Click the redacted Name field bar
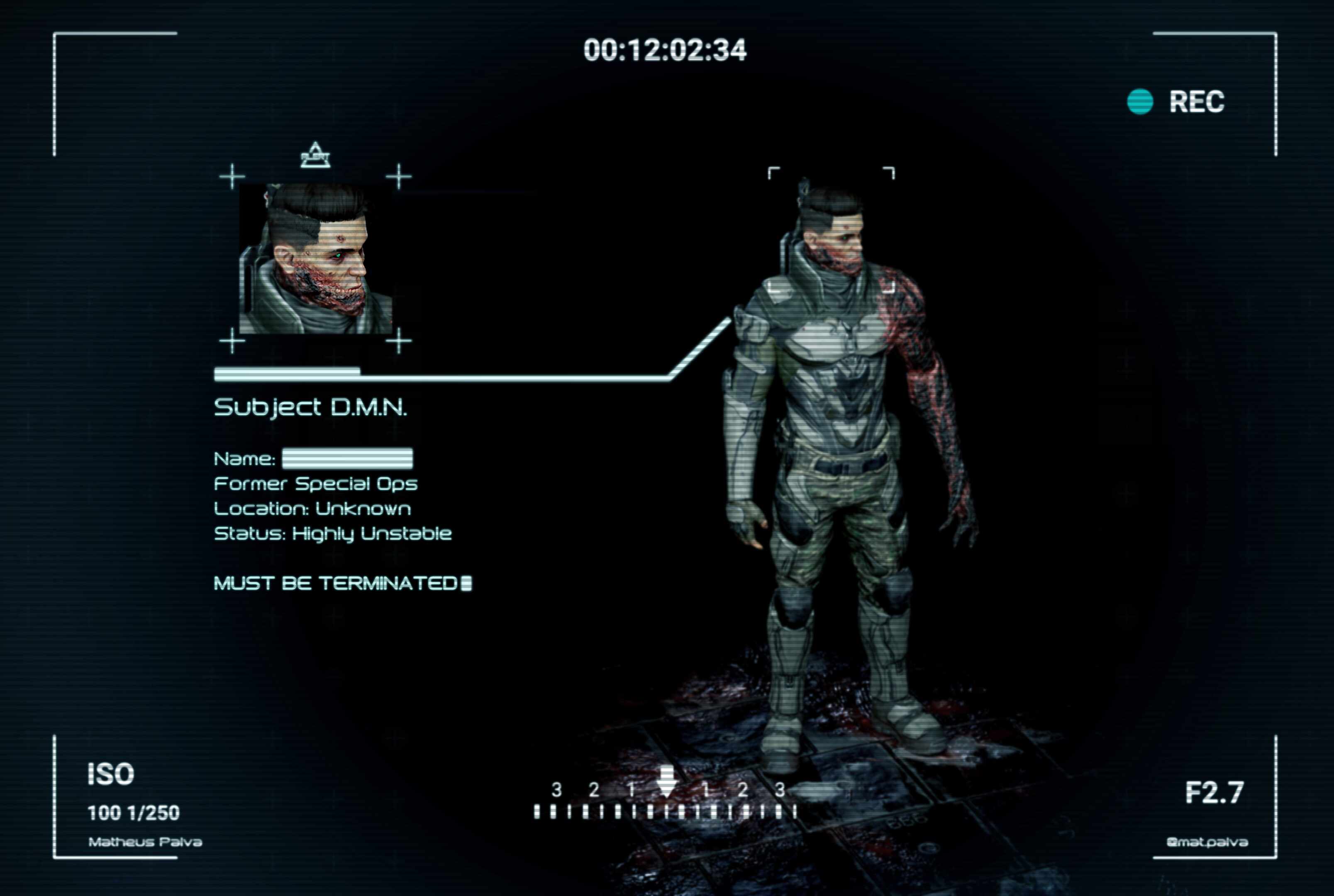Image resolution: width=1334 pixels, height=896 pixels. 347,458
